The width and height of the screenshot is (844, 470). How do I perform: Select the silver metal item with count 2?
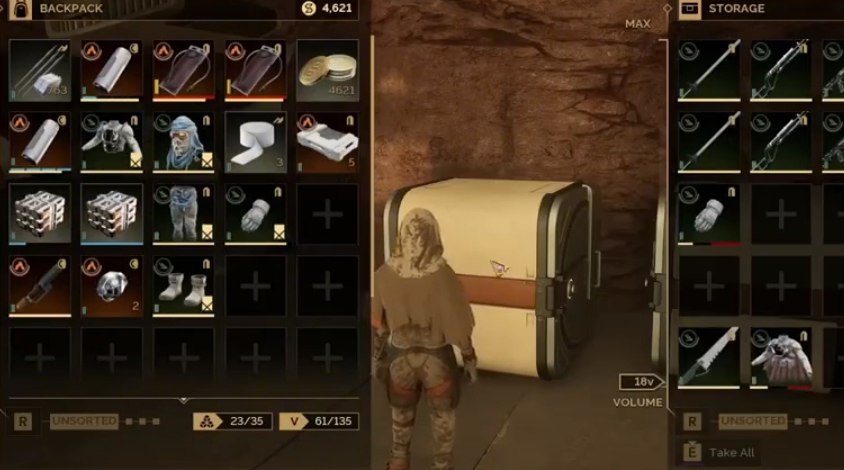click(x=112, y=286)
